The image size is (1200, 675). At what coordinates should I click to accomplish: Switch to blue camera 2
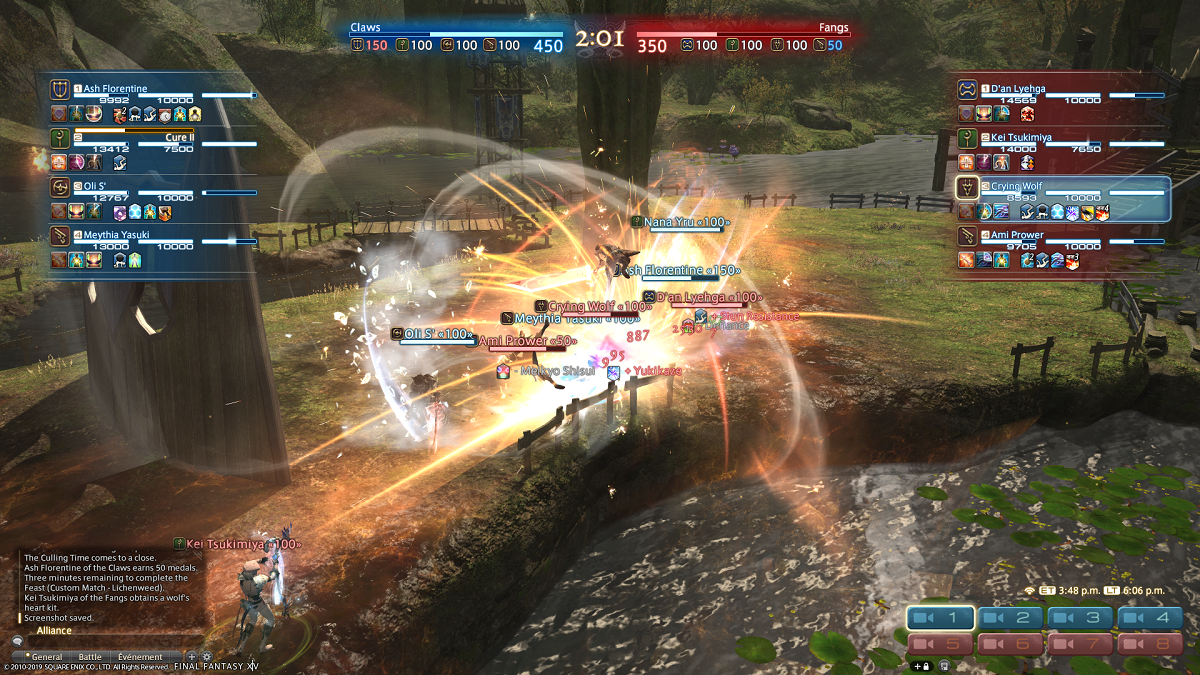pos(1011,618)
